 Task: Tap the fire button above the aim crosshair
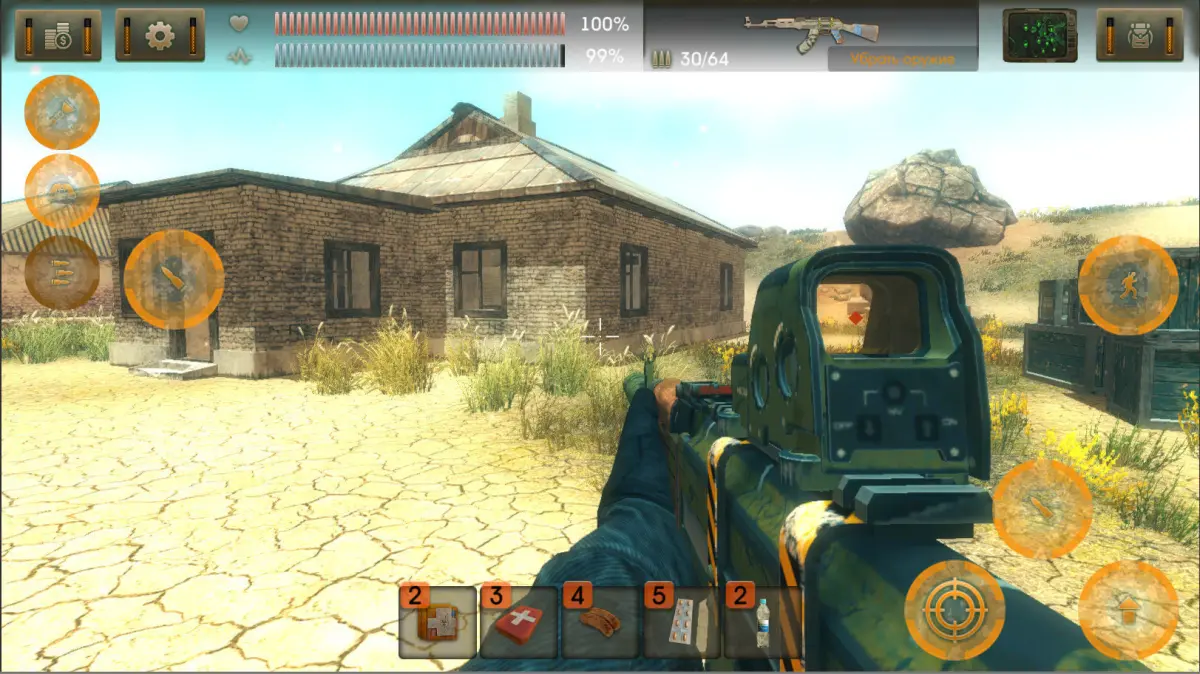[1042, 509]
